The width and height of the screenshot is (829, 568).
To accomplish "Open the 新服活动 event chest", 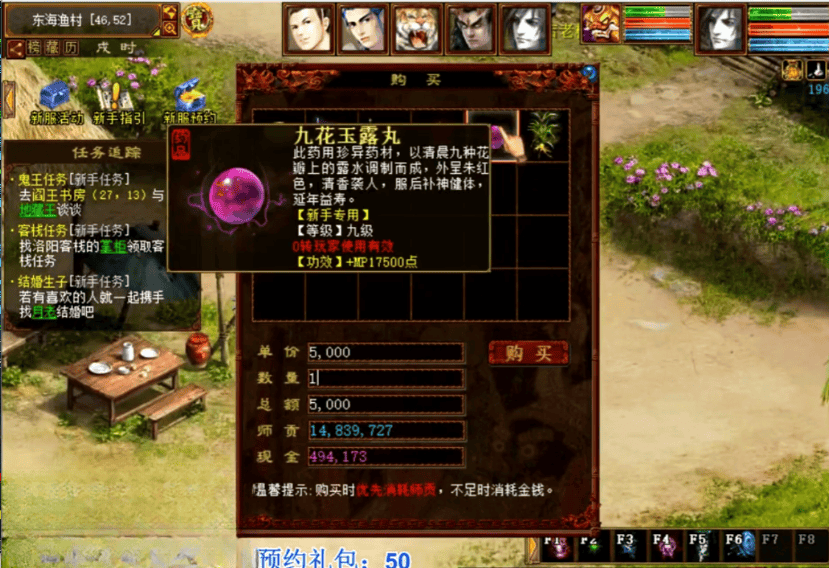I will tap(55, 97).
